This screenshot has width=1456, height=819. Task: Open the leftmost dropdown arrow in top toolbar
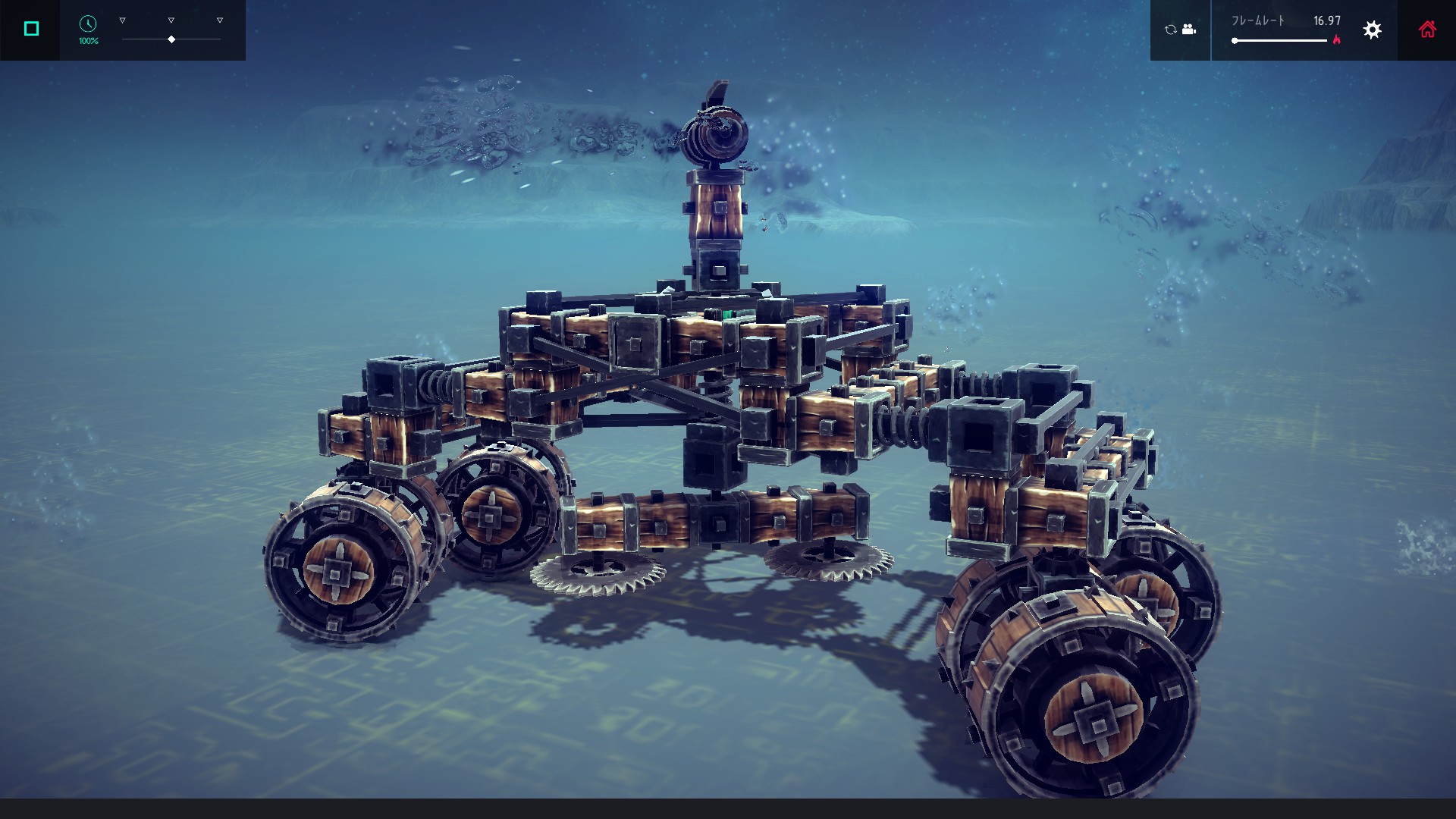(122, 20)
